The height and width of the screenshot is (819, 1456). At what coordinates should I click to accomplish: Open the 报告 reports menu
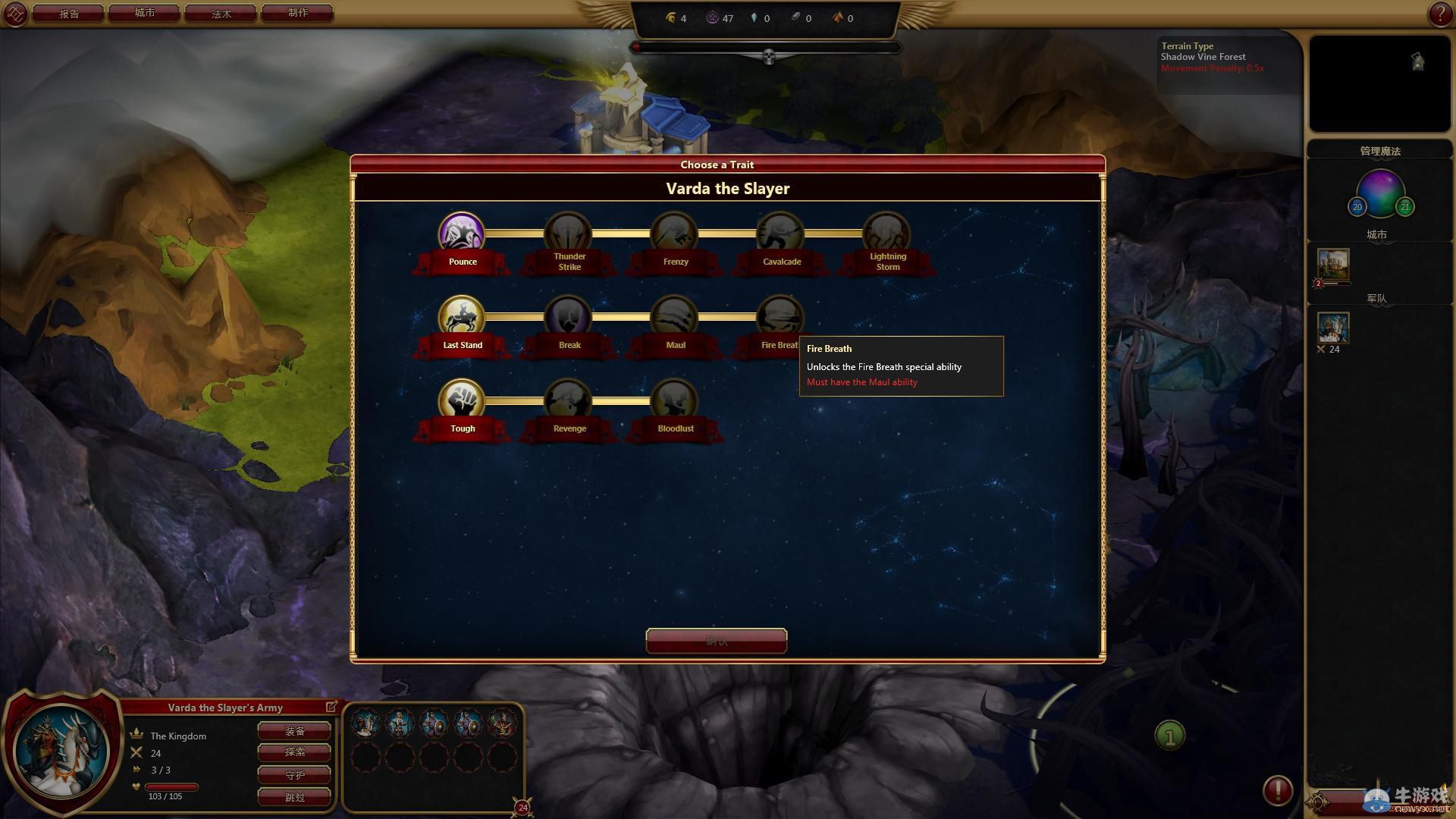point(69,14)
